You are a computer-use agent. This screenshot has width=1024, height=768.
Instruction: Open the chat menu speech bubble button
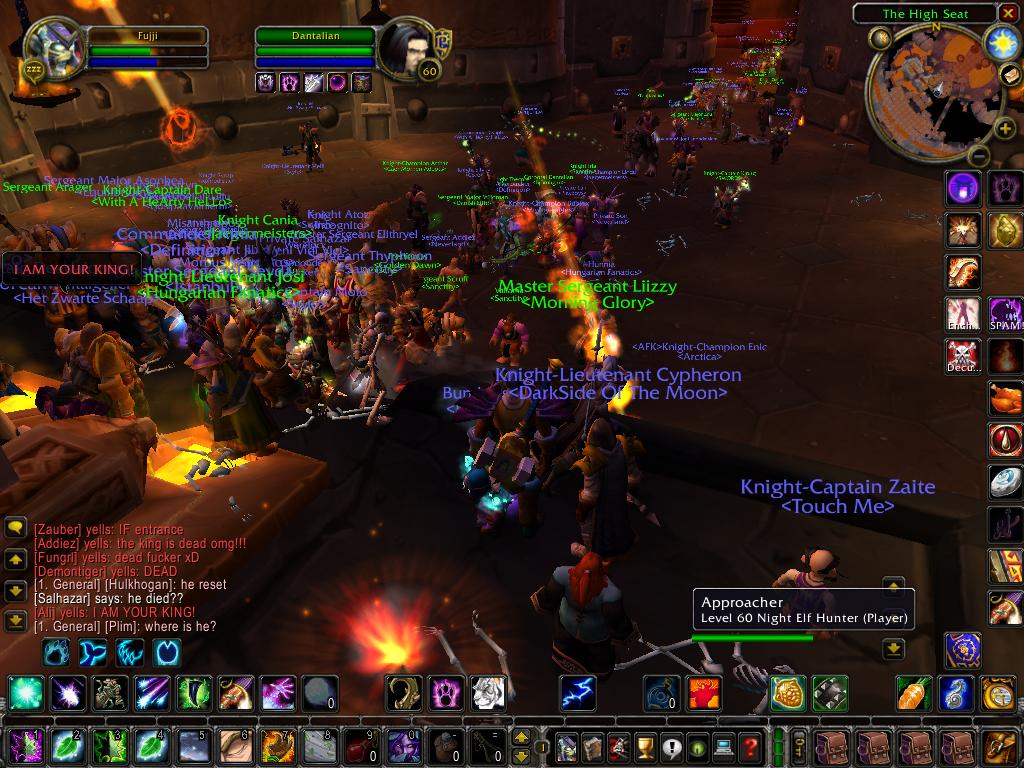15,528
